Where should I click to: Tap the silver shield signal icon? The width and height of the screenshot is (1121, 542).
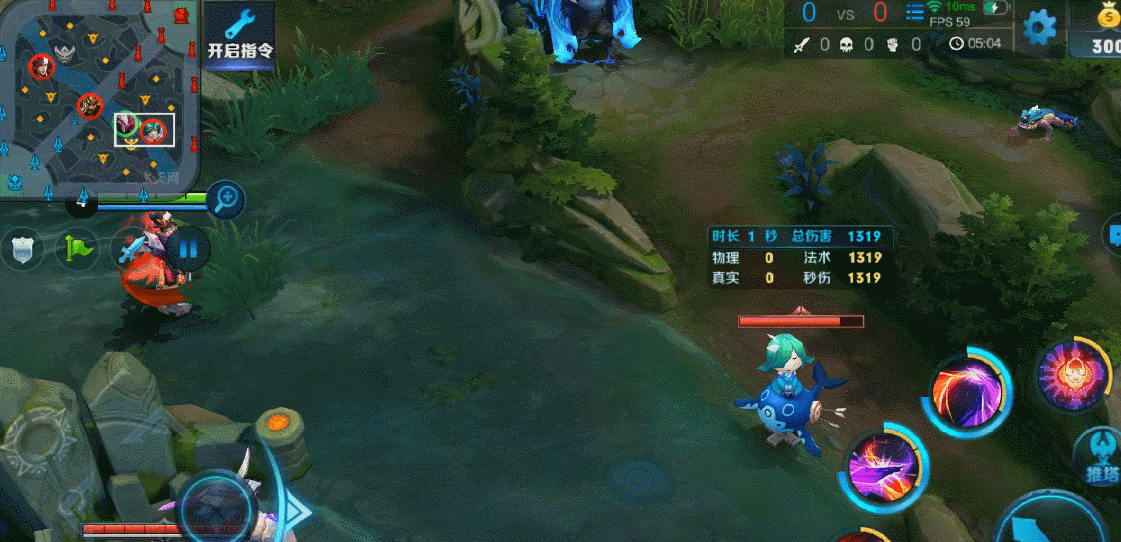(x=22, y=248)
